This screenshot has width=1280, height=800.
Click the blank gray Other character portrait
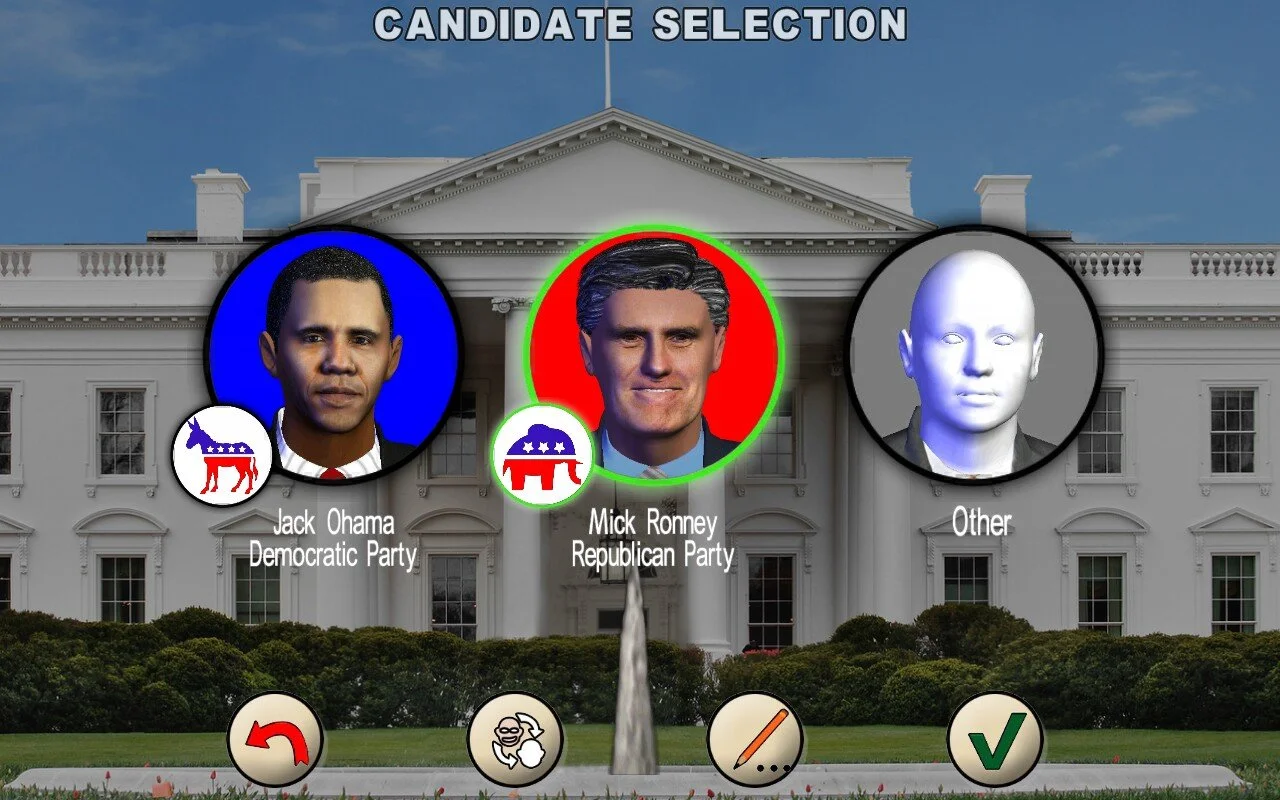(975, 360)
